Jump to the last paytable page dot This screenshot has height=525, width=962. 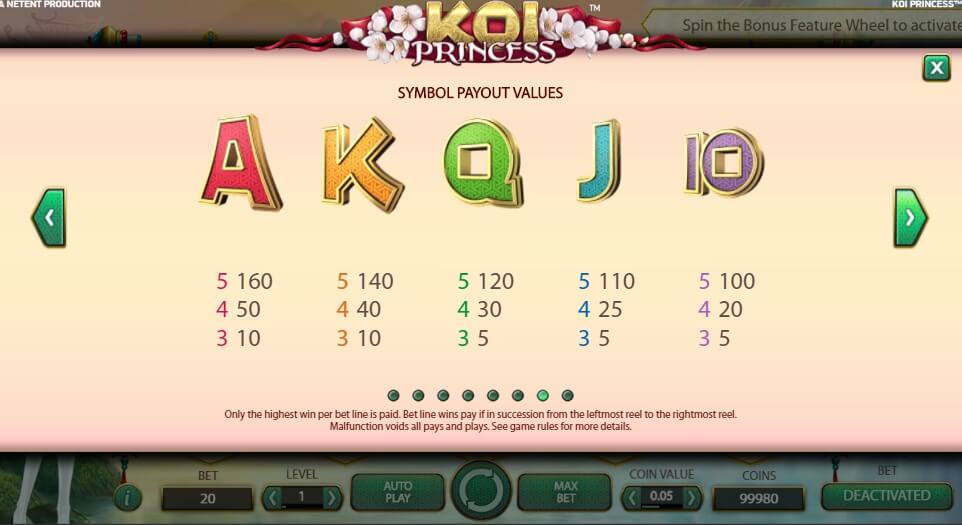[568, 395]
